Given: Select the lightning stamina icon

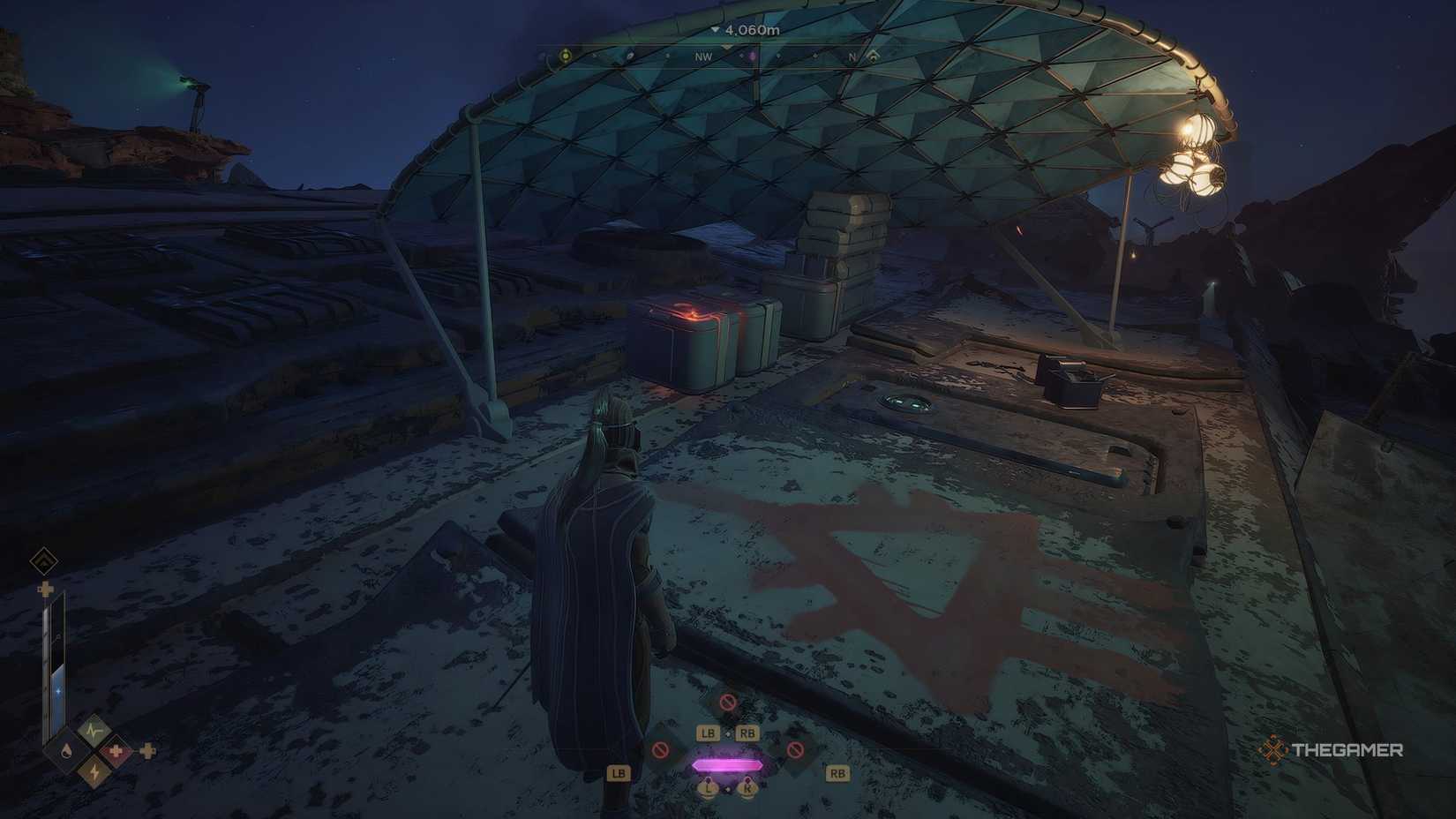Looking at the screenshot, I should point(94,771).
